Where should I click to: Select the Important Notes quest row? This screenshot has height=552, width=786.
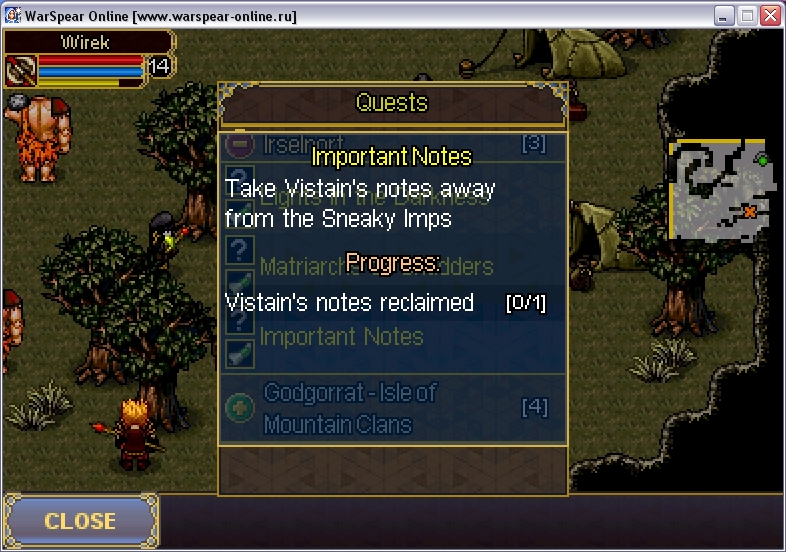[341, 337]
